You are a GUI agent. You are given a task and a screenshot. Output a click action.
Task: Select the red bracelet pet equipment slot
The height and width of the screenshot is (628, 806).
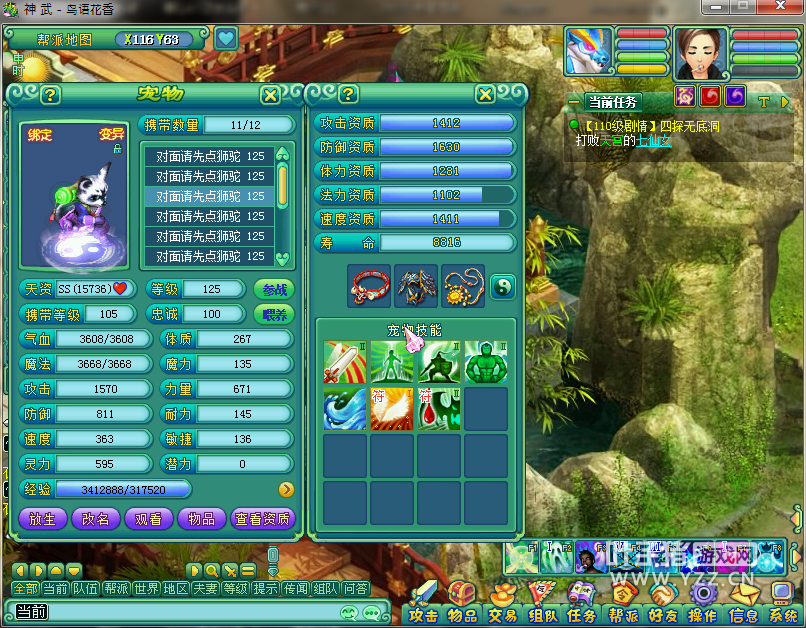tap(370, 286)
